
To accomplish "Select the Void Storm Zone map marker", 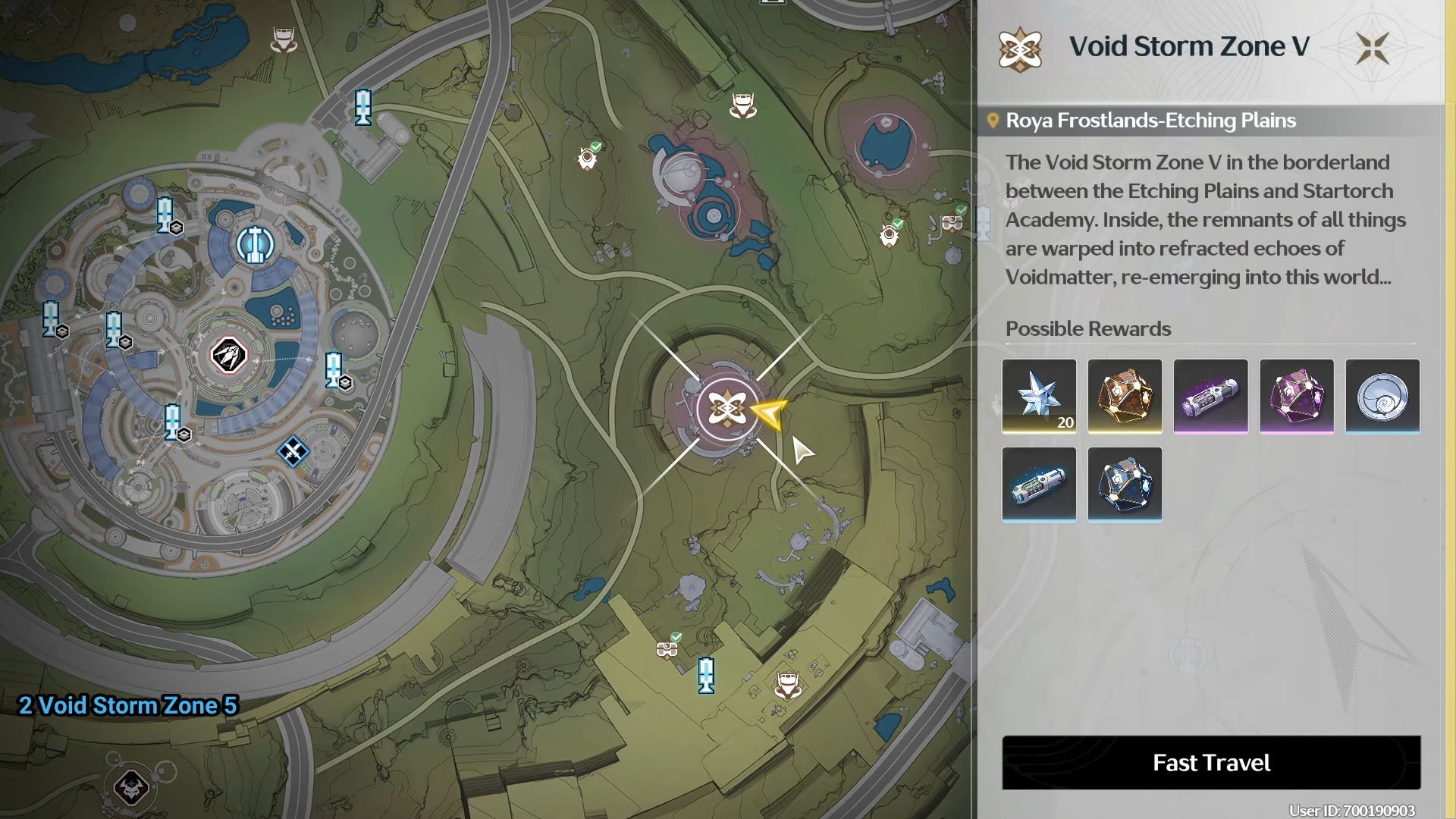I will click(x=726, y=409).
